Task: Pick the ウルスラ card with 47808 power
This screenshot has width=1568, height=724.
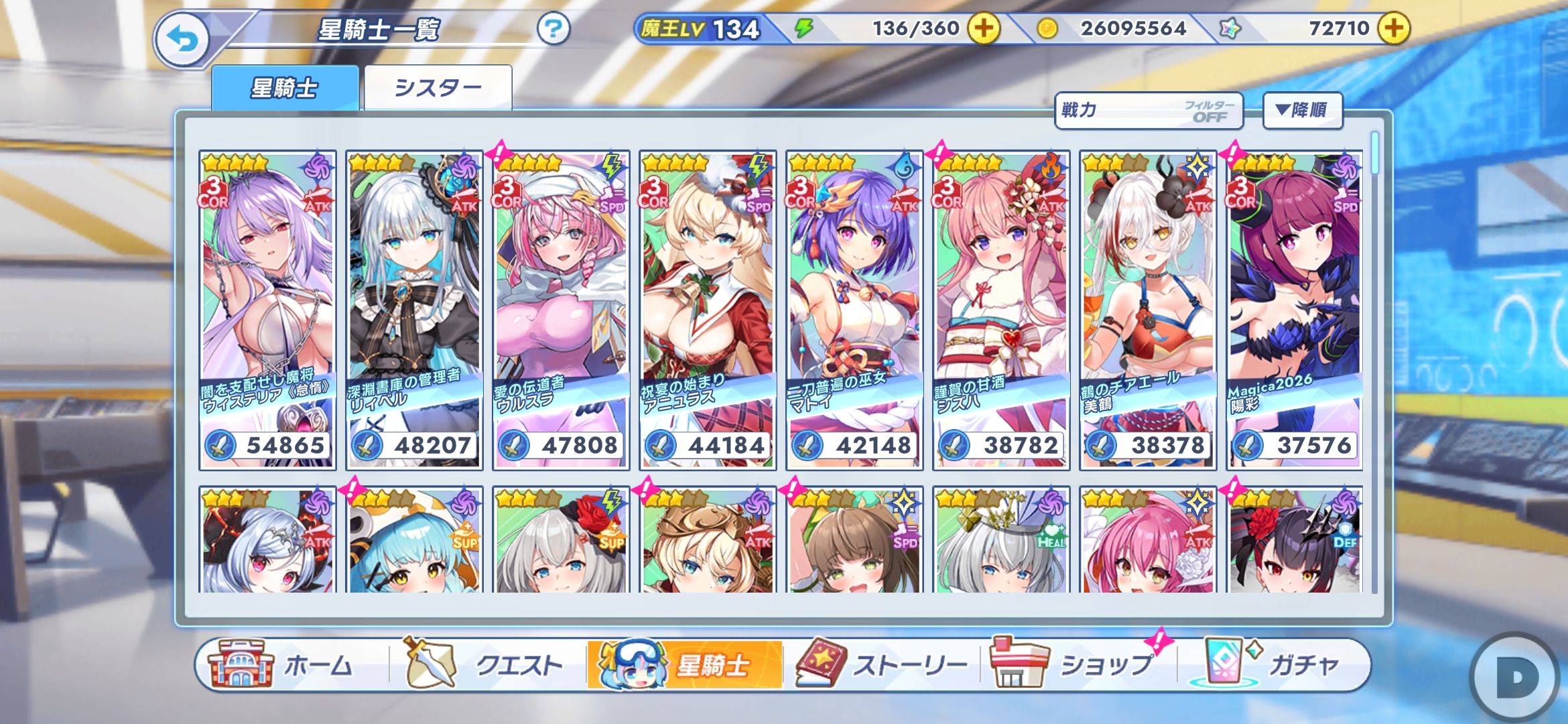Action: [562, 310]
